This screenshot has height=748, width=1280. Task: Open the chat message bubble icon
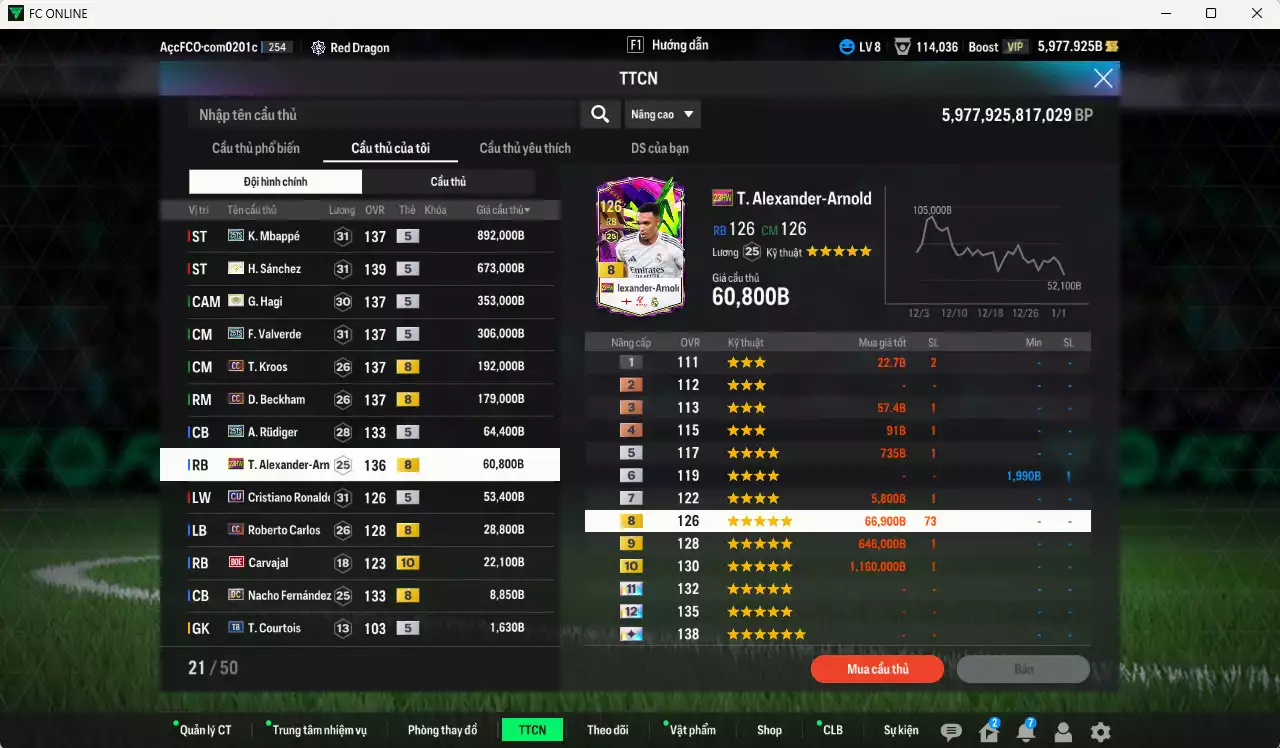pyautogui.click(x=950, y=732)
